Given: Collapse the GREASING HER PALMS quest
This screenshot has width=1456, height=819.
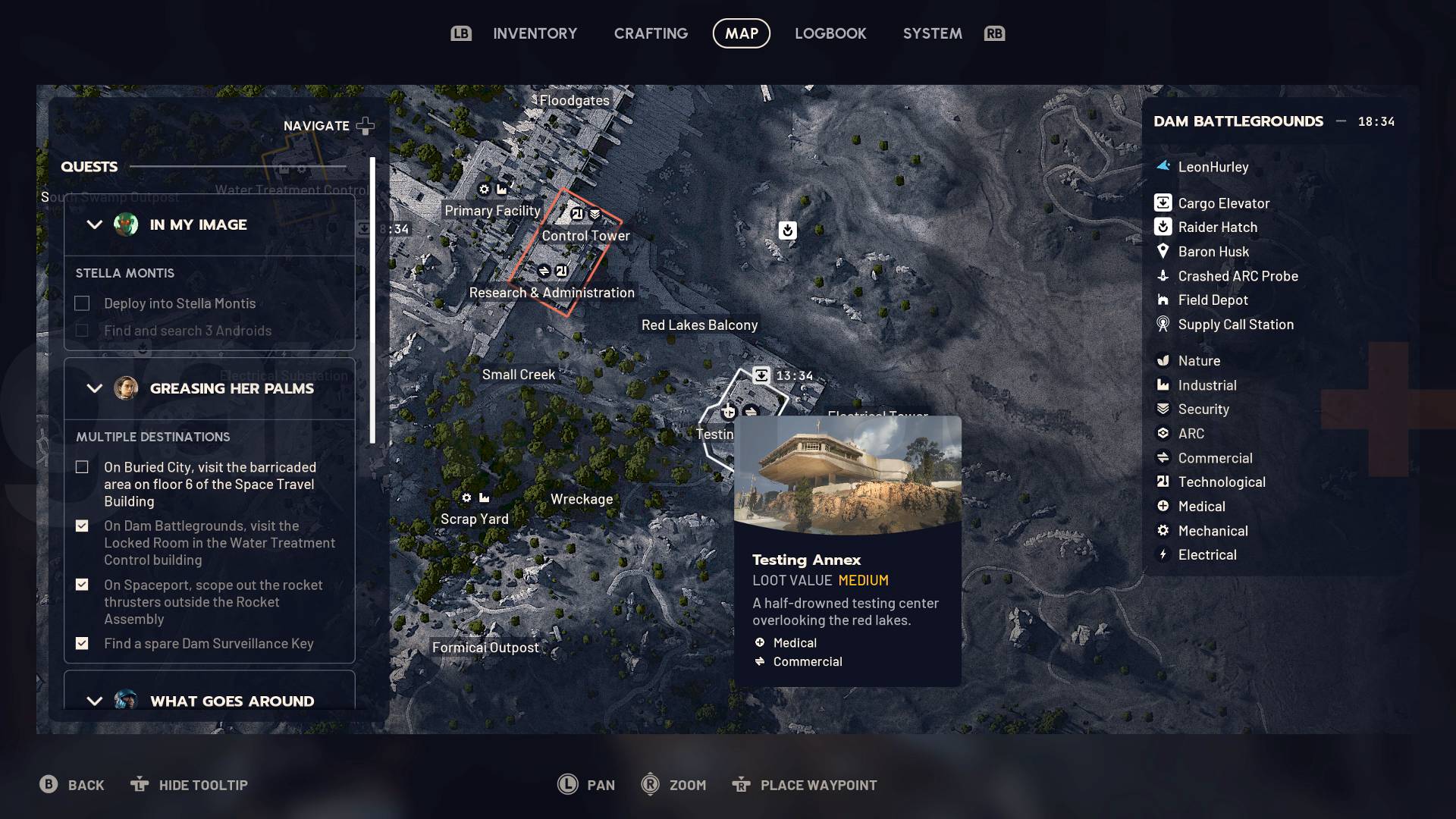Looking at the screenshot, I should pos(94,388).
